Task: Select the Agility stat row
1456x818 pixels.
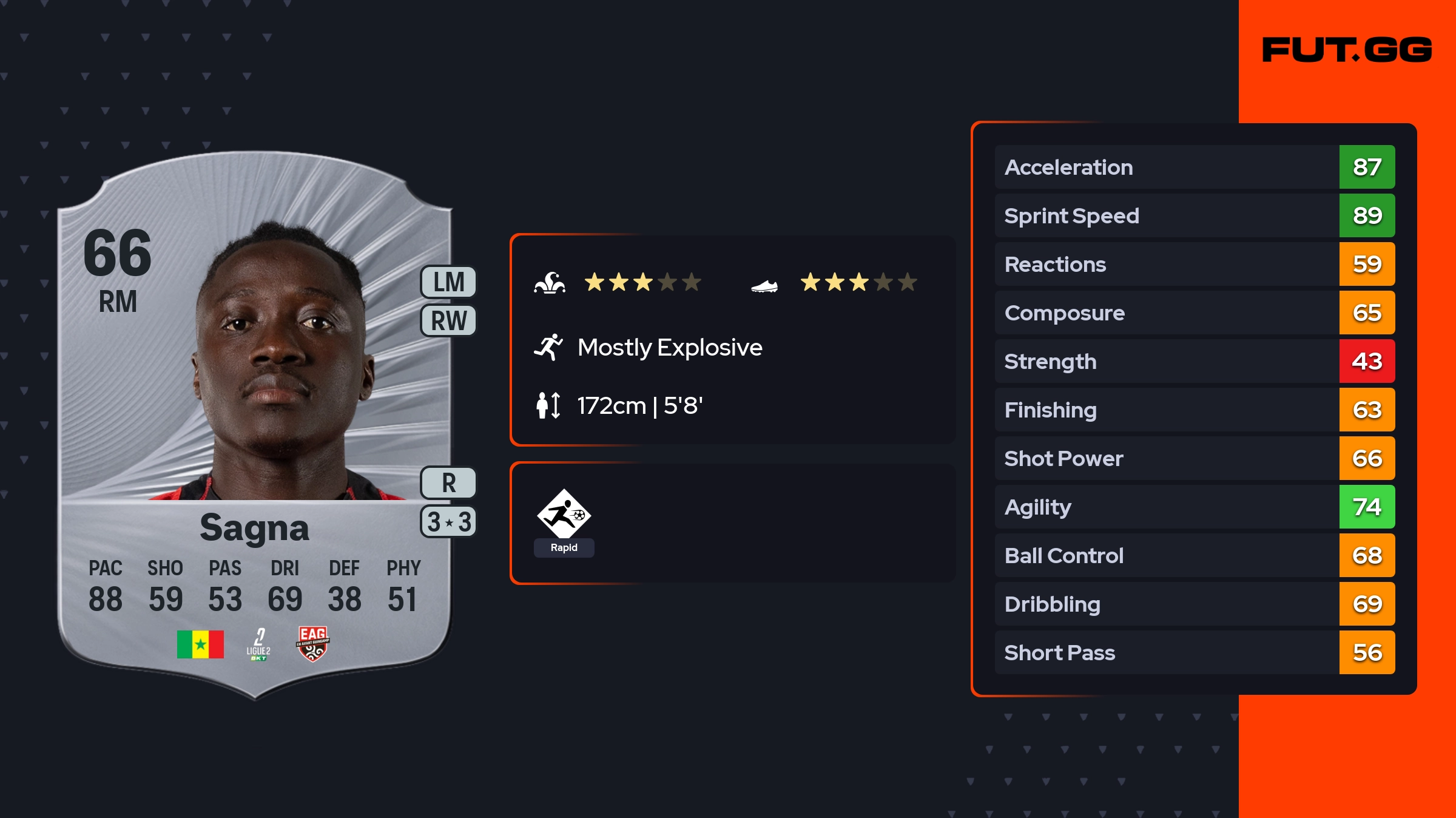Action: tap(1194, 507)
